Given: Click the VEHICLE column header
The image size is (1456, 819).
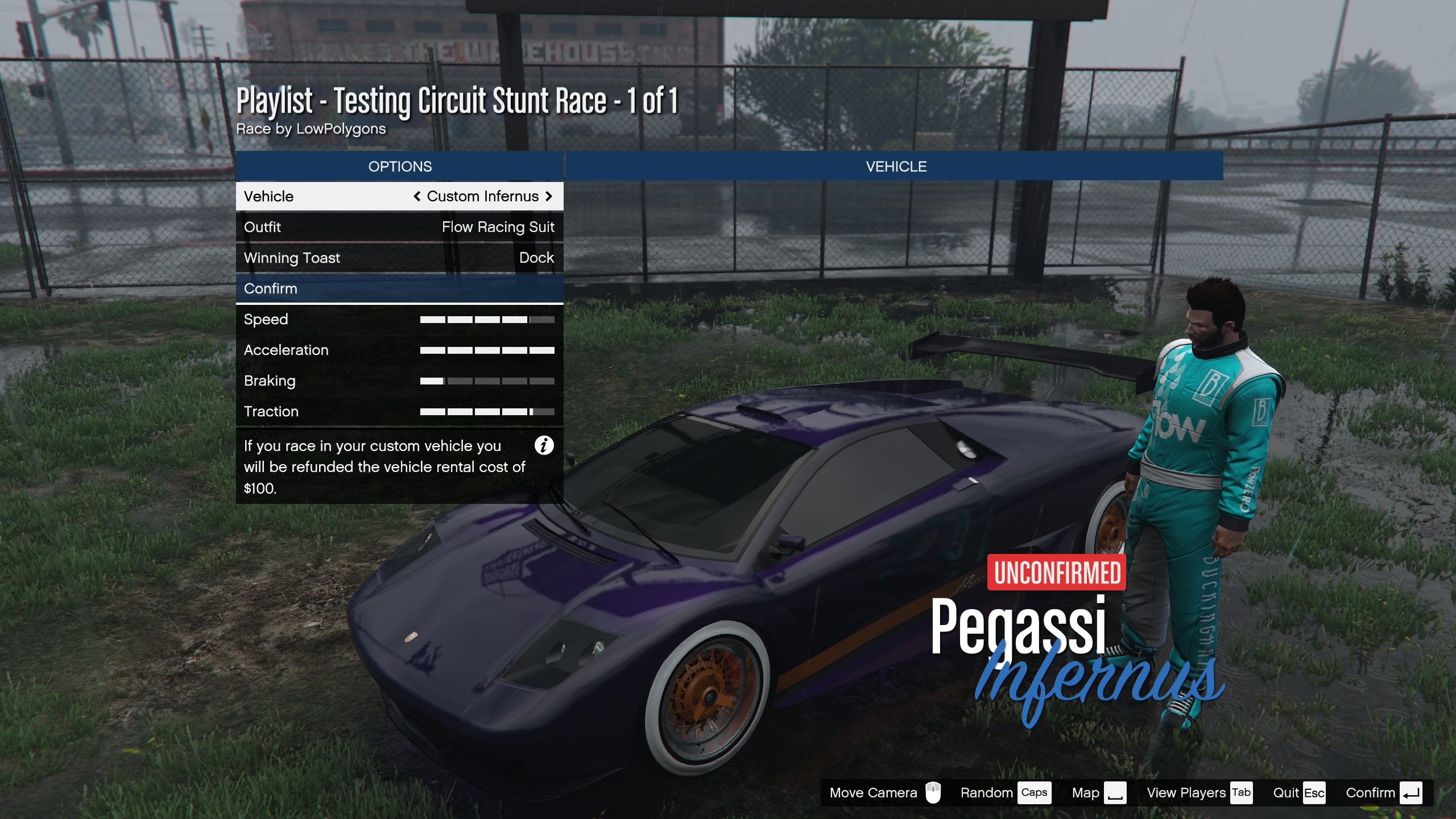Looking at the screenshot, I should [895, 166].
